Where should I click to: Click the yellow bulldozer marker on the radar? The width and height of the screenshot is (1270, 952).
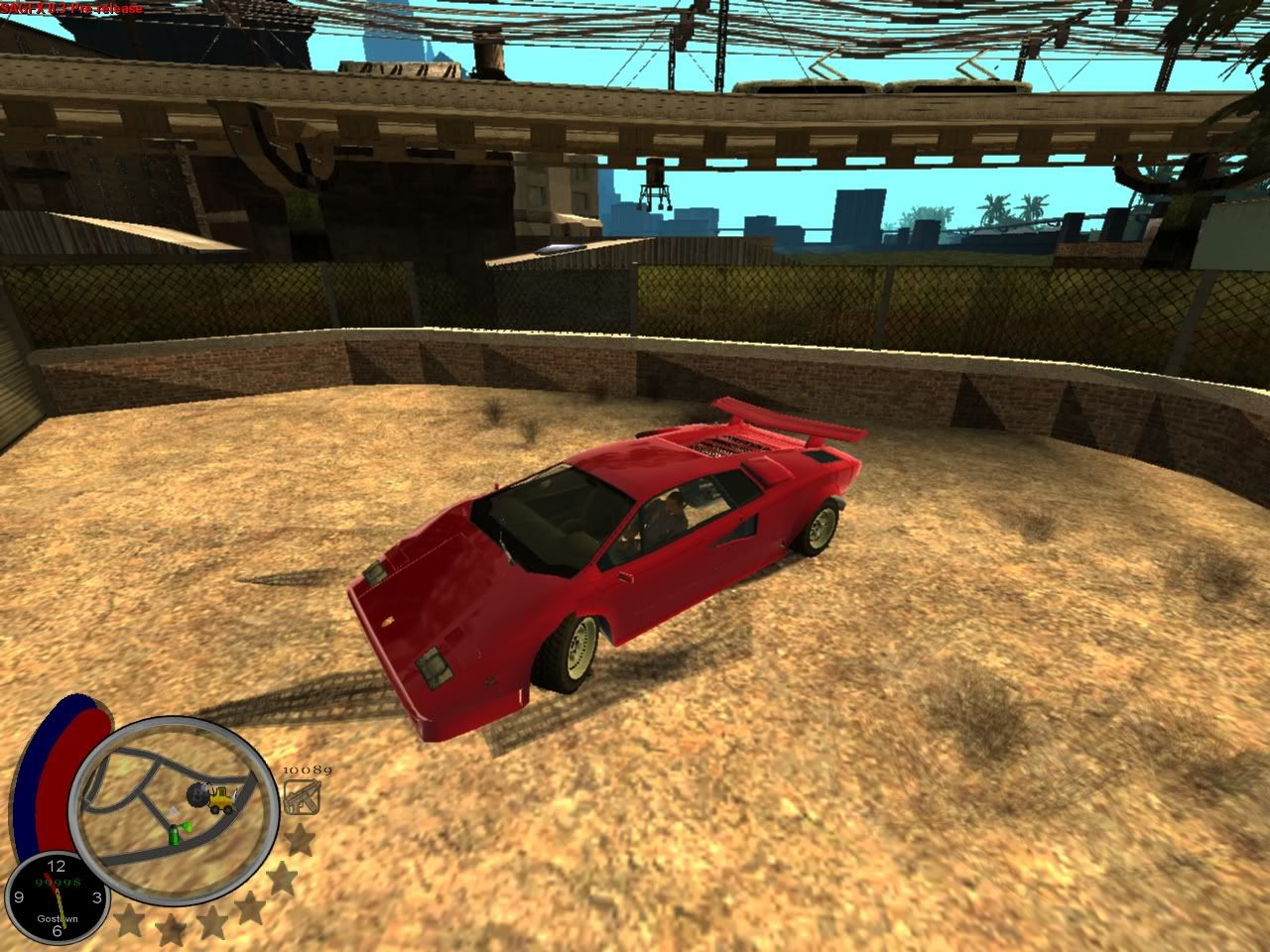click(221, 797)
